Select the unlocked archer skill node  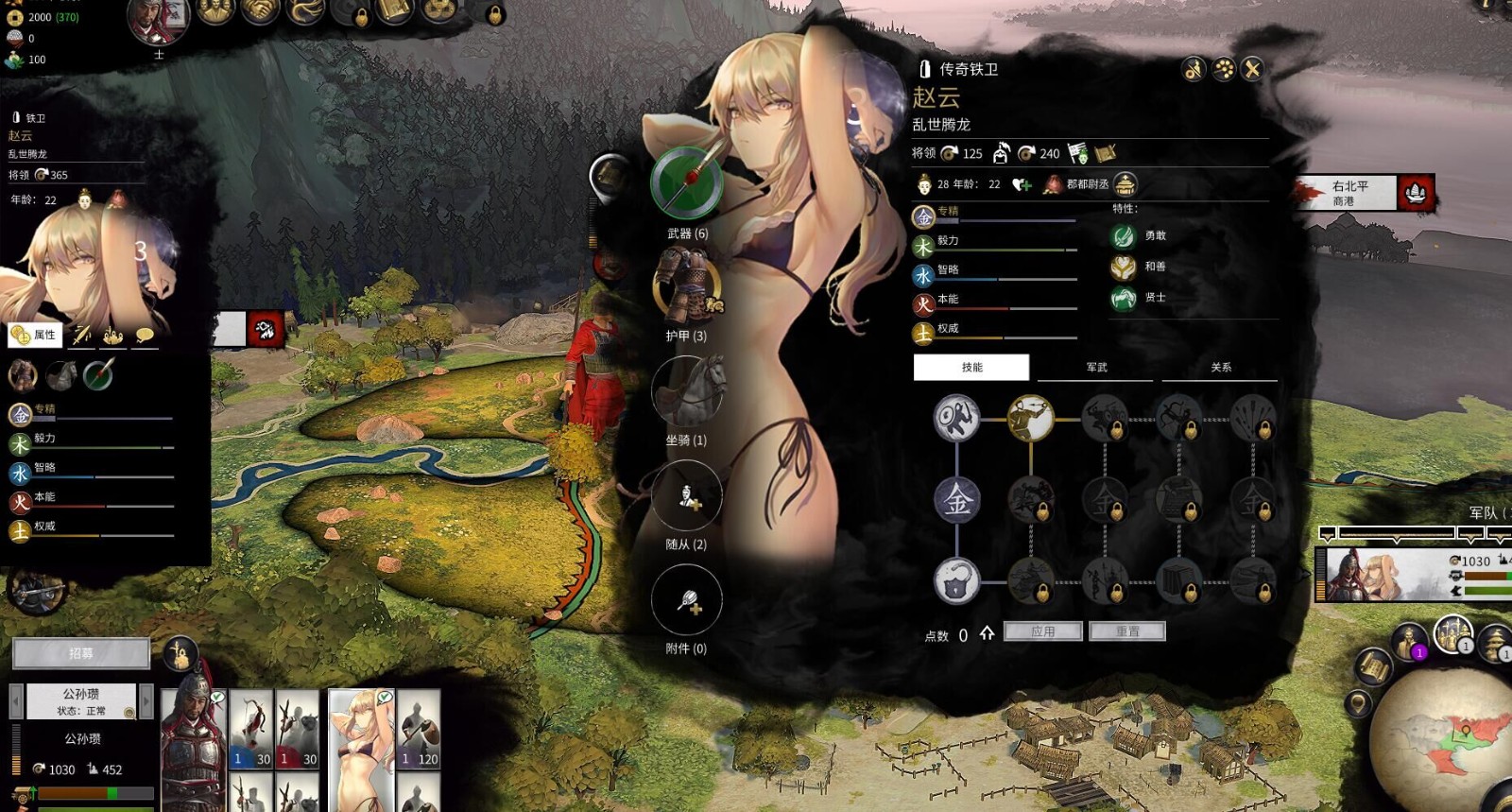[1030, 417]
